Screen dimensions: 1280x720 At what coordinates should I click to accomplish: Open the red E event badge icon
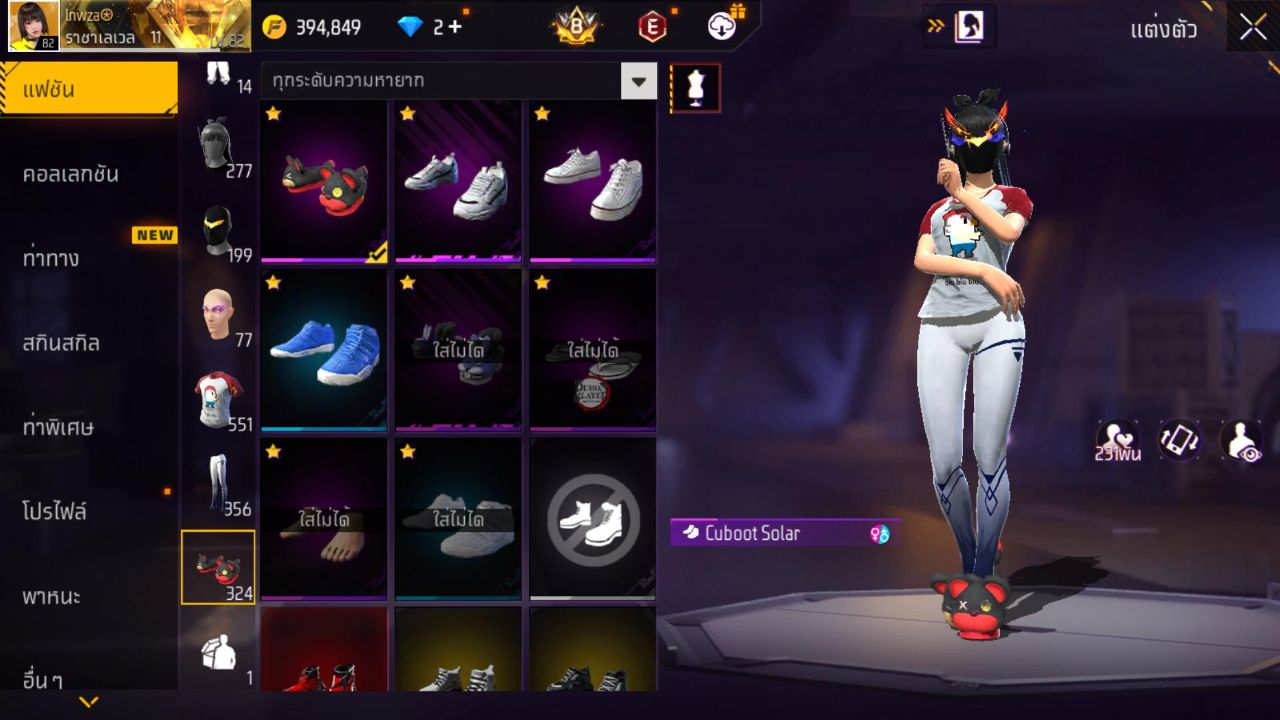coord(653,25)
